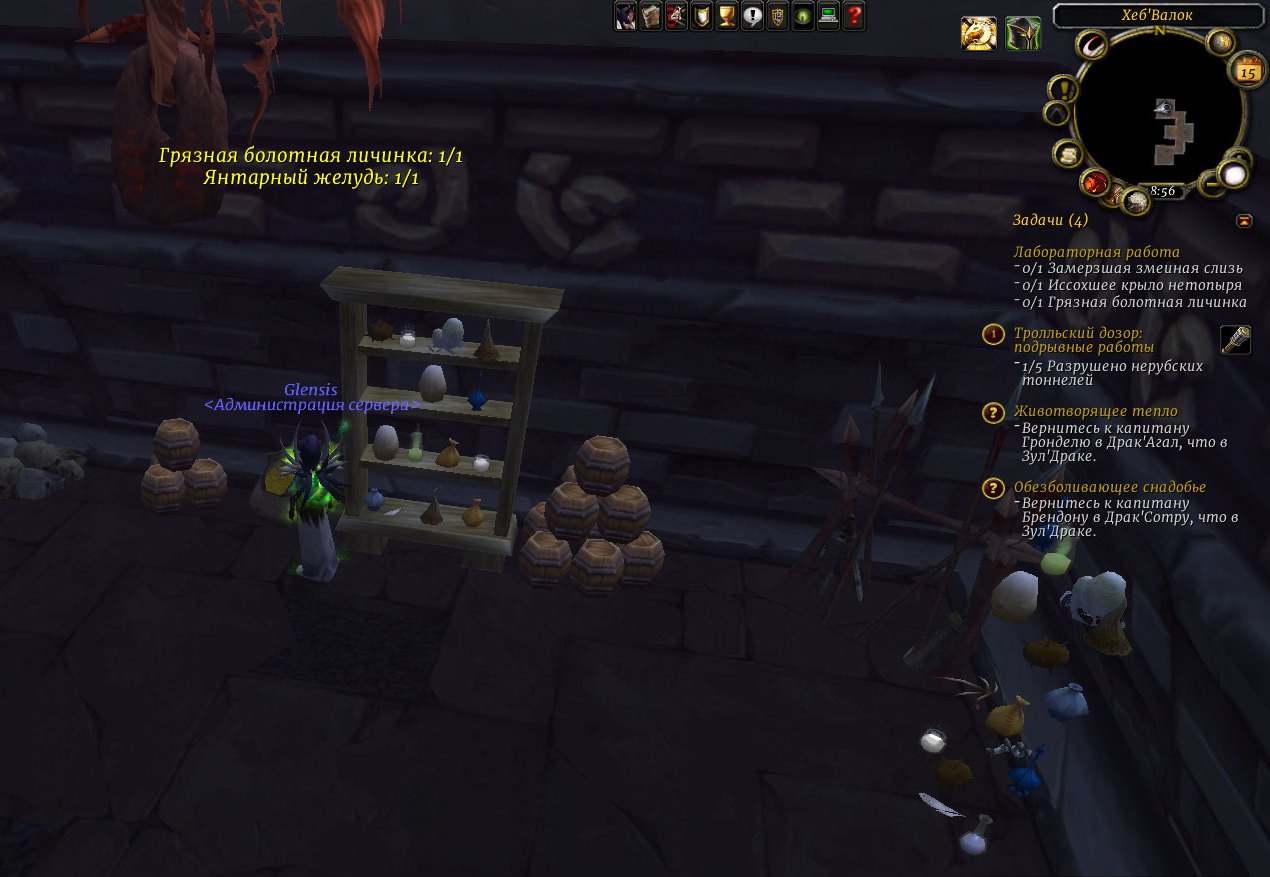Screen dimensions: 1270x877
Task: Open the achievements shield button
Action: point(702,16)
